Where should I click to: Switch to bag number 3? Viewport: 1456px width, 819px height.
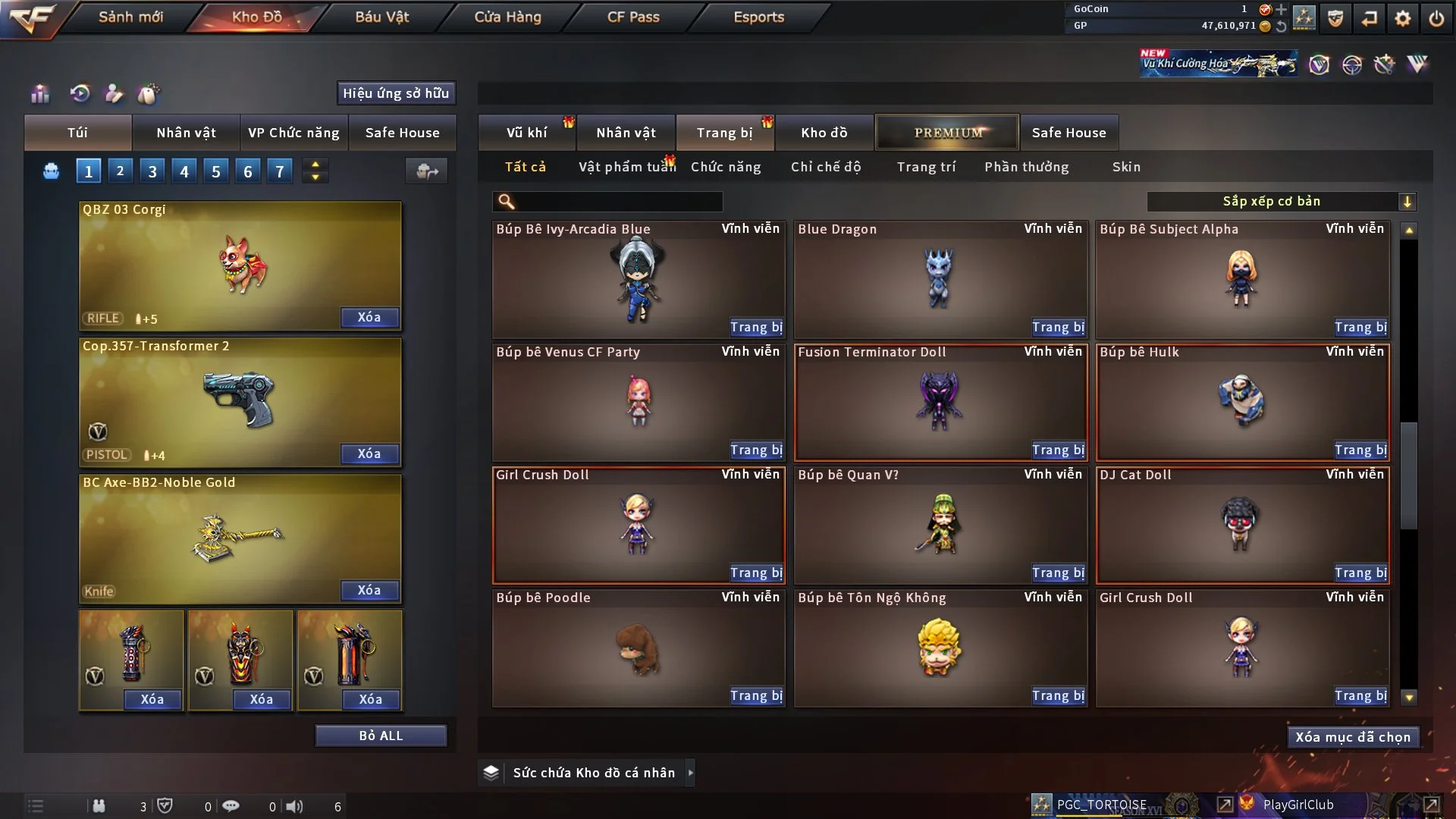click(152, 171)
